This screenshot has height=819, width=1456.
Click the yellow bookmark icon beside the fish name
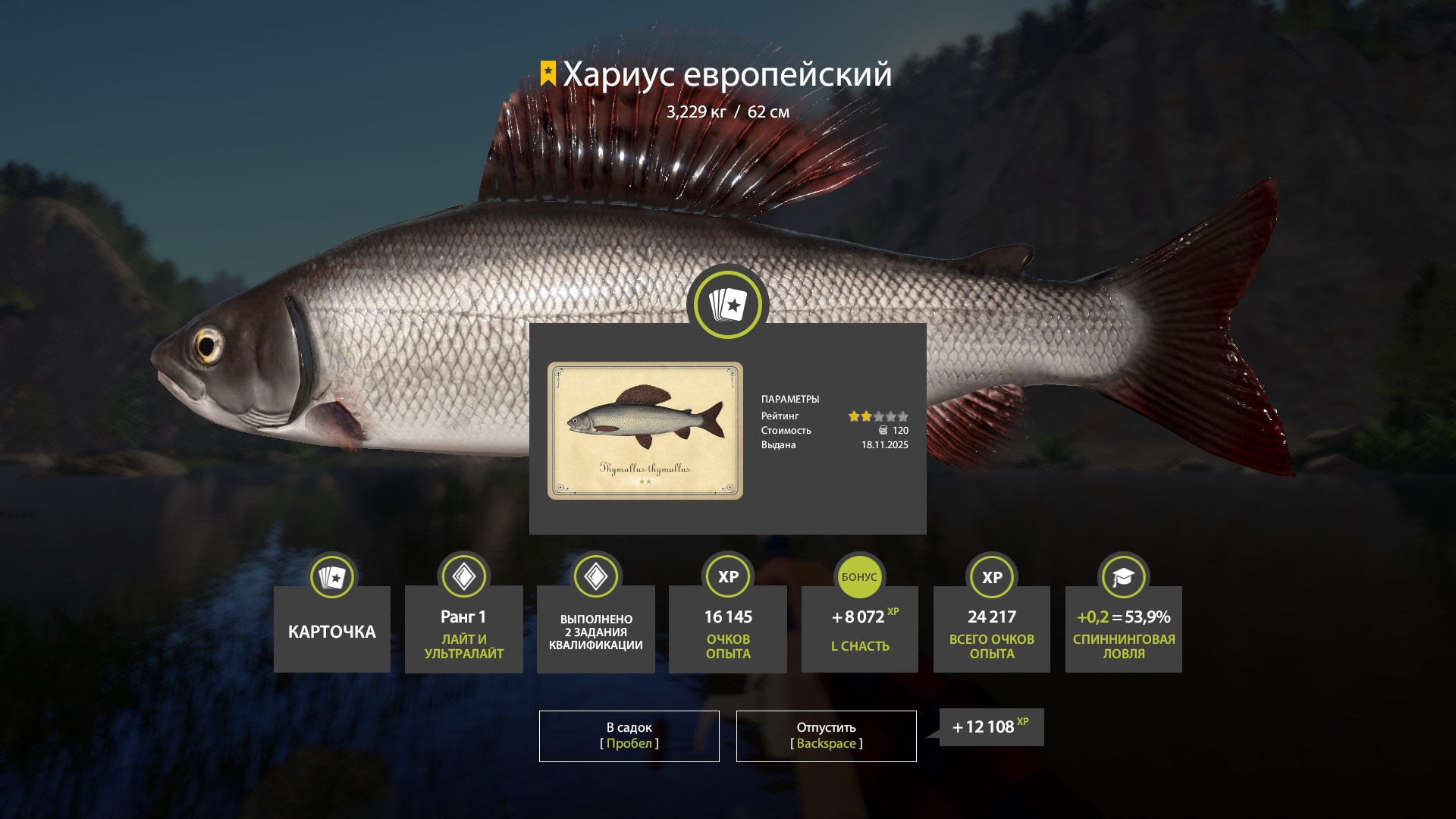point(548,74)
